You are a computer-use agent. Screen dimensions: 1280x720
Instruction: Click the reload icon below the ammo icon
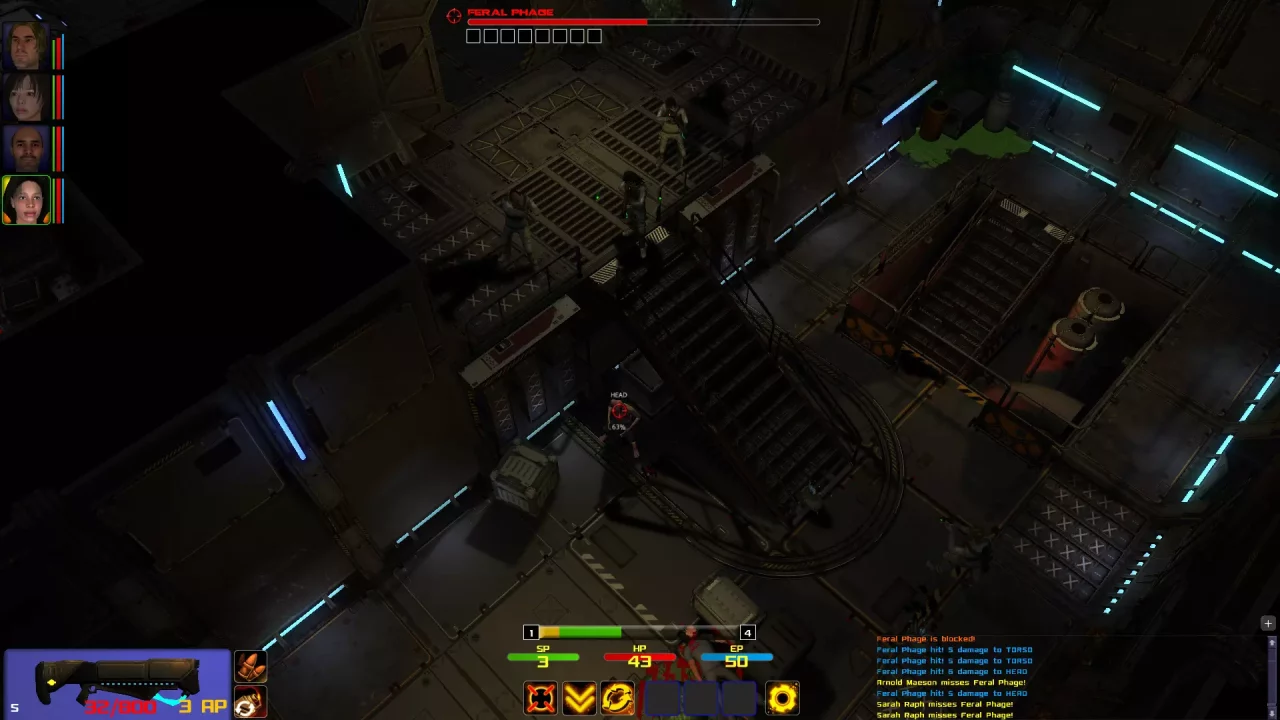(x=250, y=703)
